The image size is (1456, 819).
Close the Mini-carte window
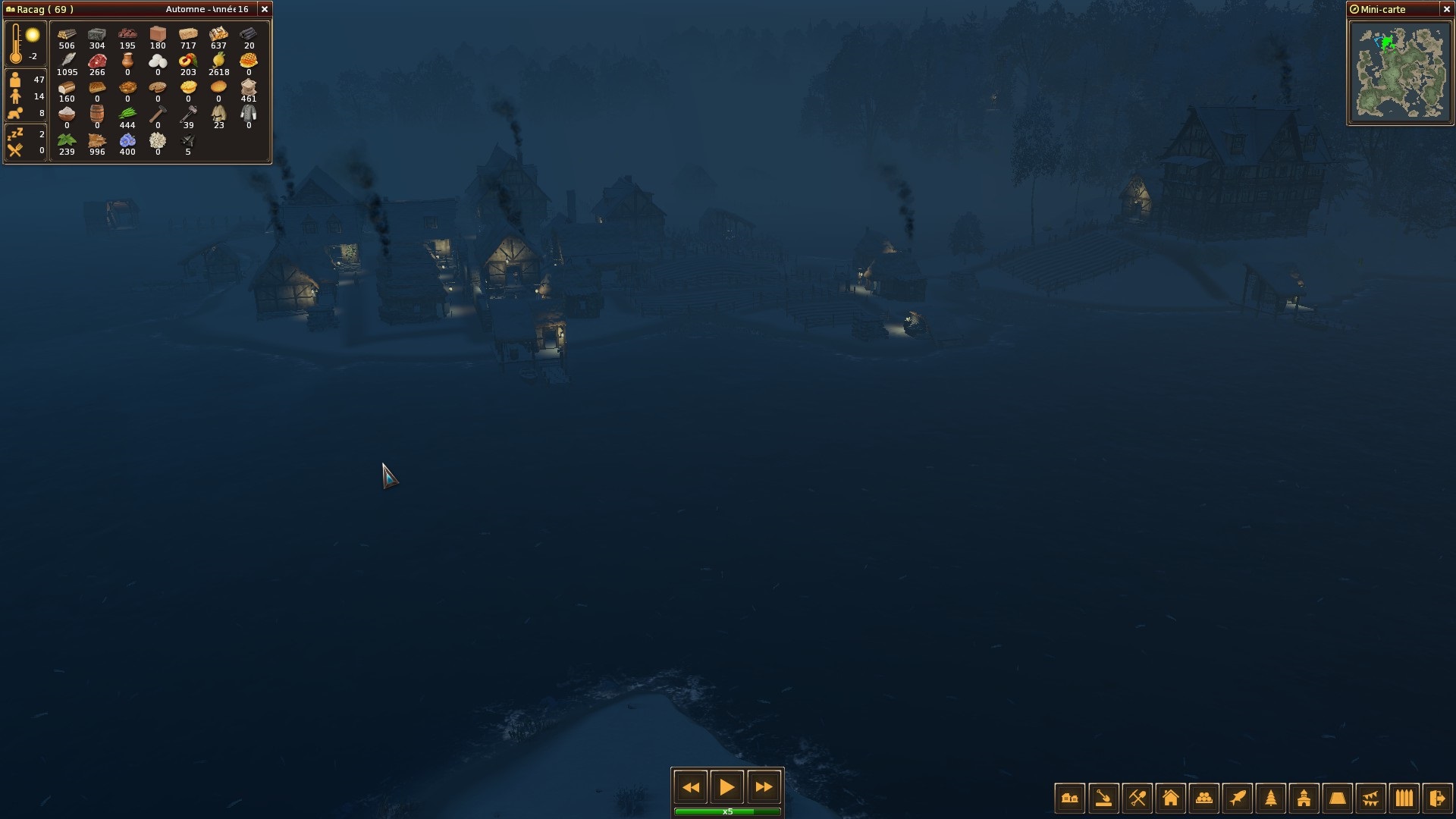tap(1446, 9)
